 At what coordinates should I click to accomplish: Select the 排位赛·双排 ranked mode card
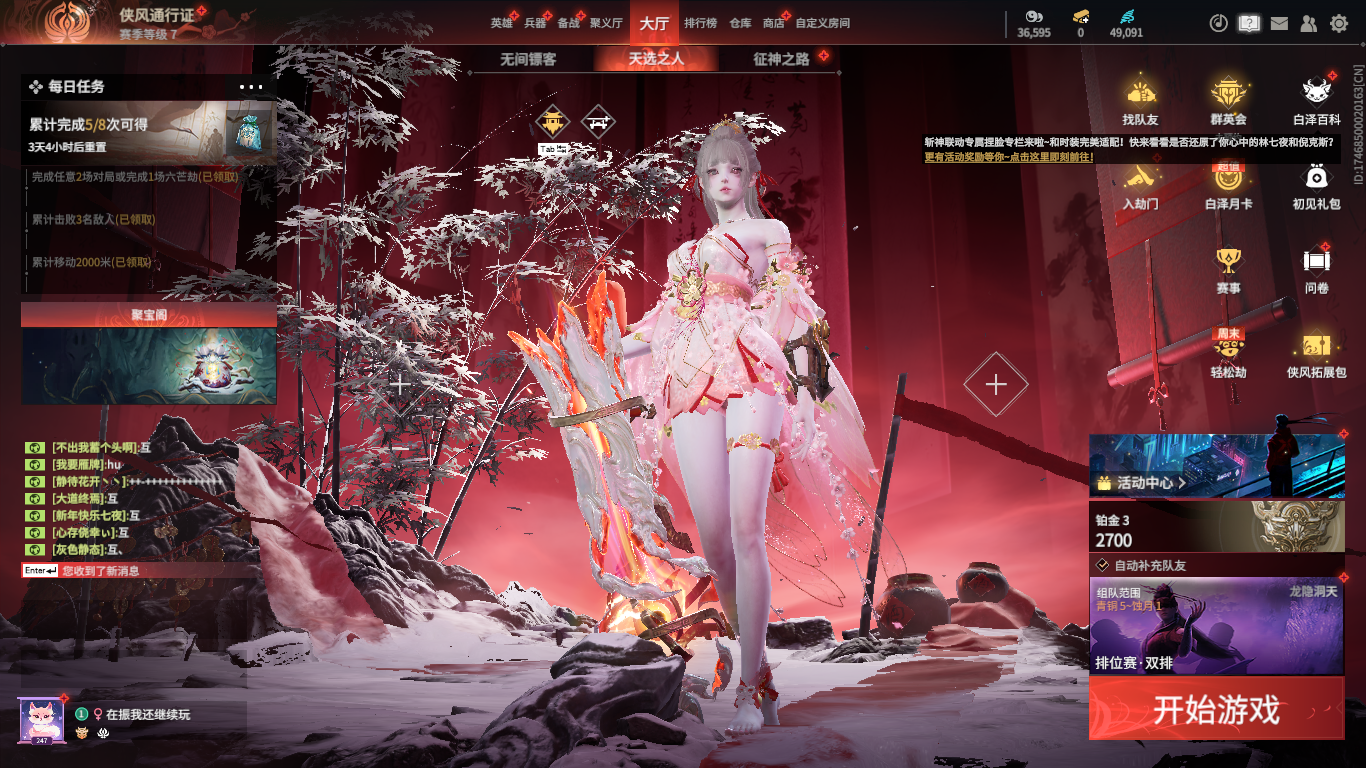click(x=1216, y=629)
